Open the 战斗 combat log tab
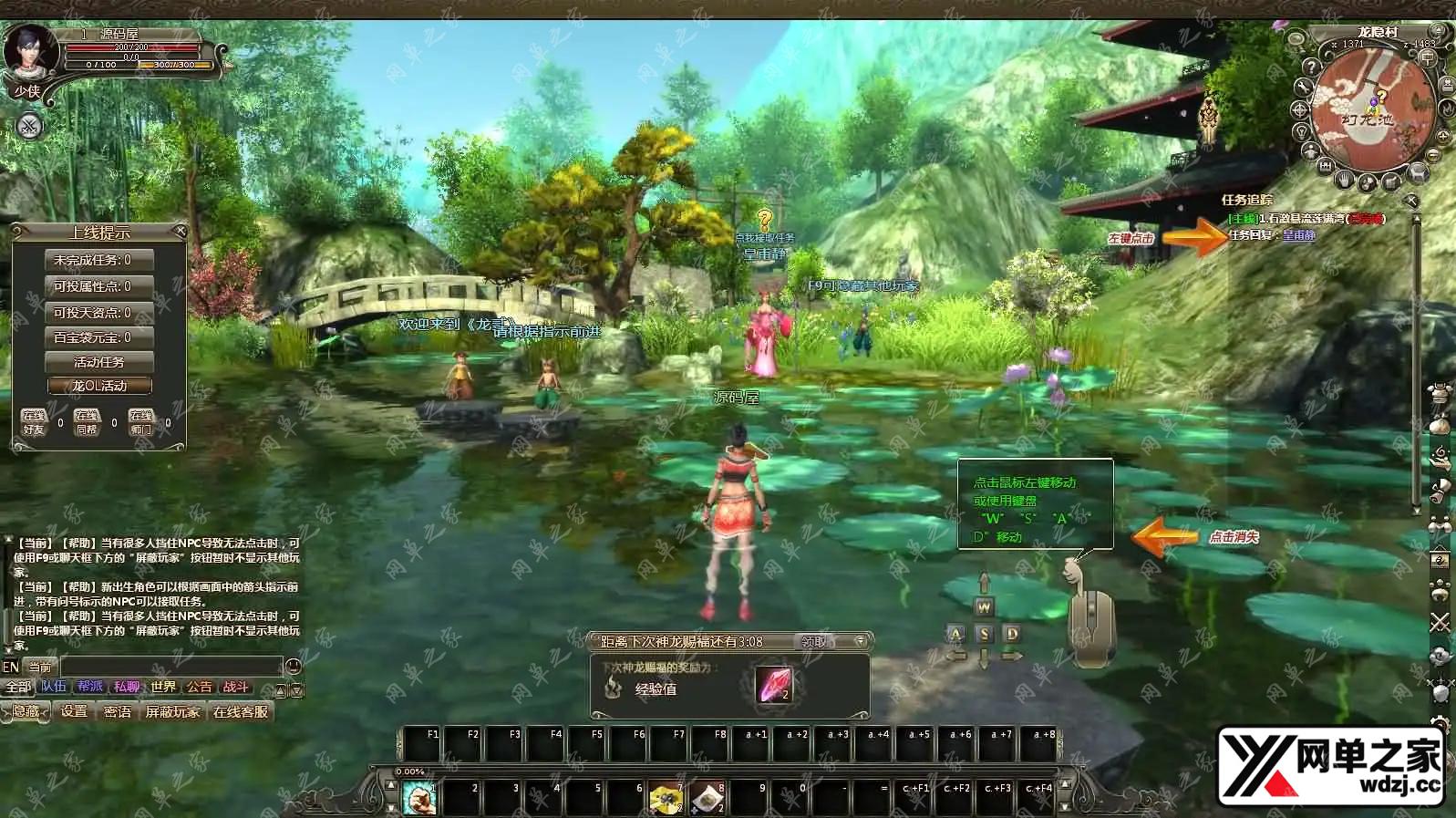This screenshot has height=818, width=1456. tap(235, 688)
